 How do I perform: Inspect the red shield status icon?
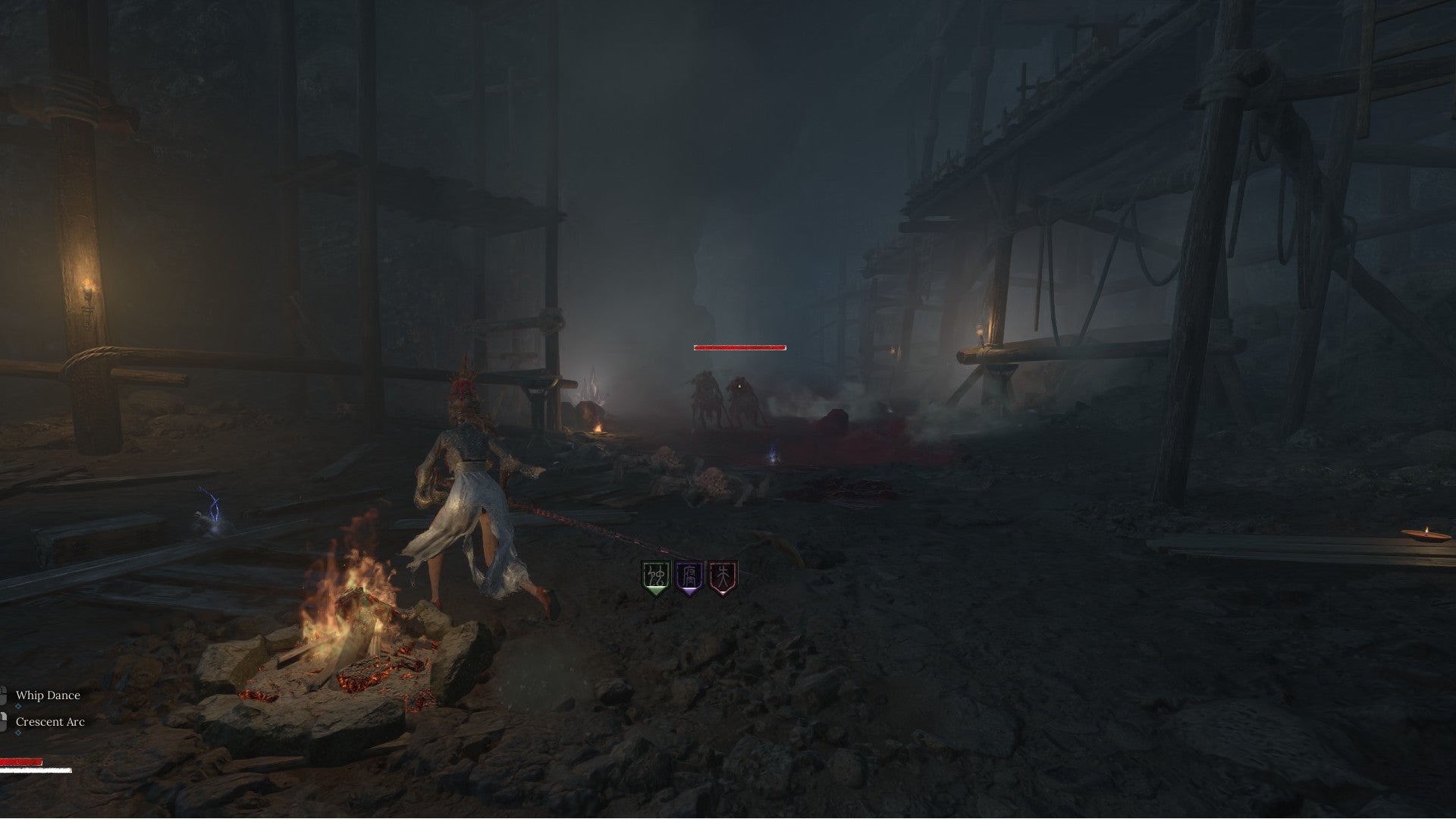pos(723,579)
